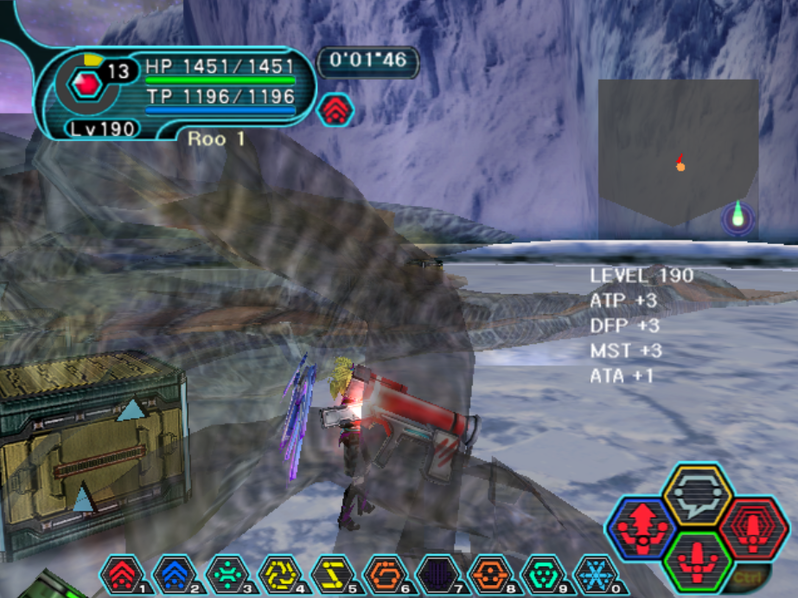
Task: Use the orange hexagon technique in slot 8
Action: coord(490,575)
